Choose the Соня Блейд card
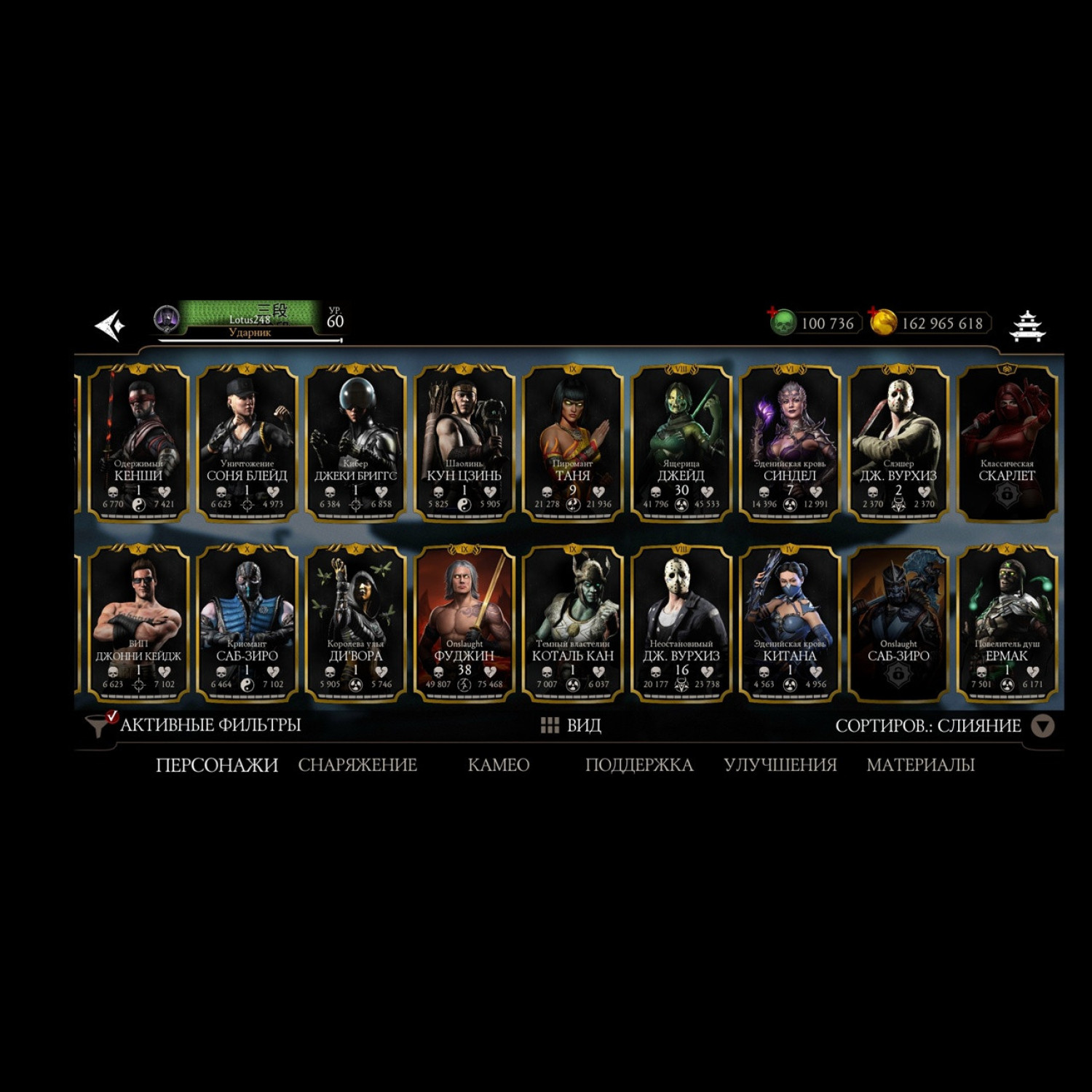This screenshot has width=1092, height=1092. coord(247,443)
